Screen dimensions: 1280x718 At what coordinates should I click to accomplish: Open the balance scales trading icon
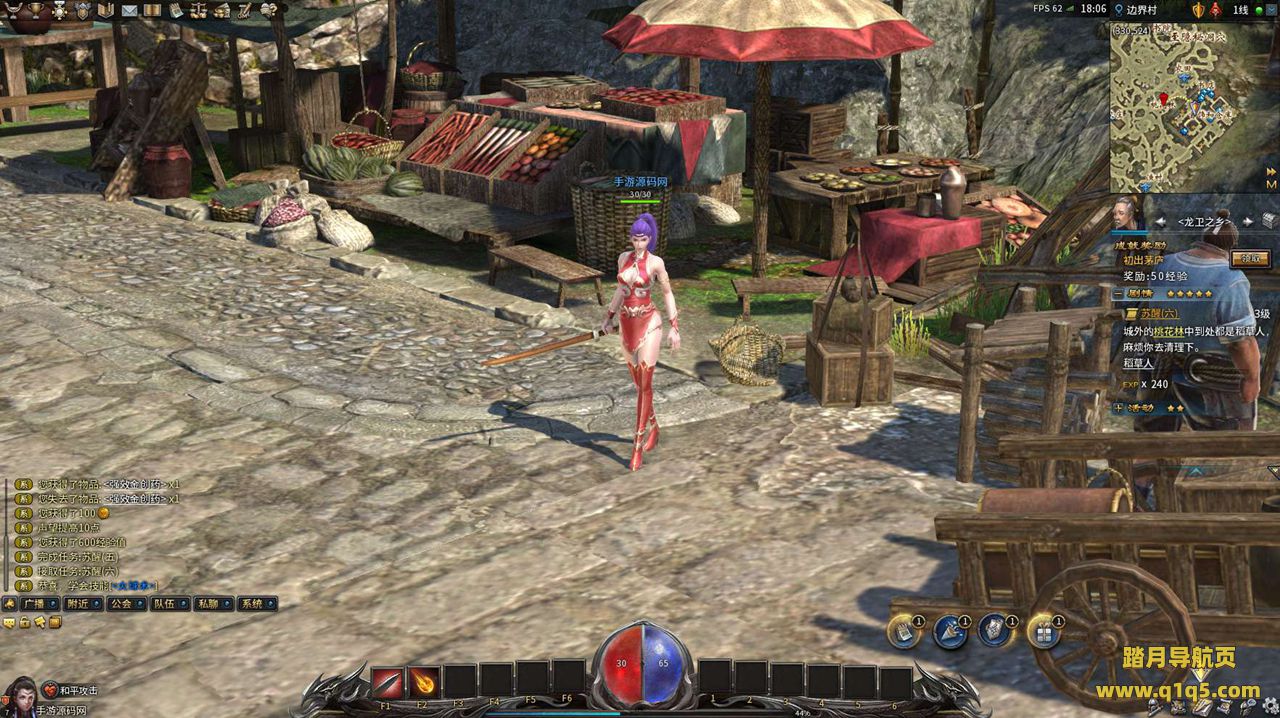point(199,10)
